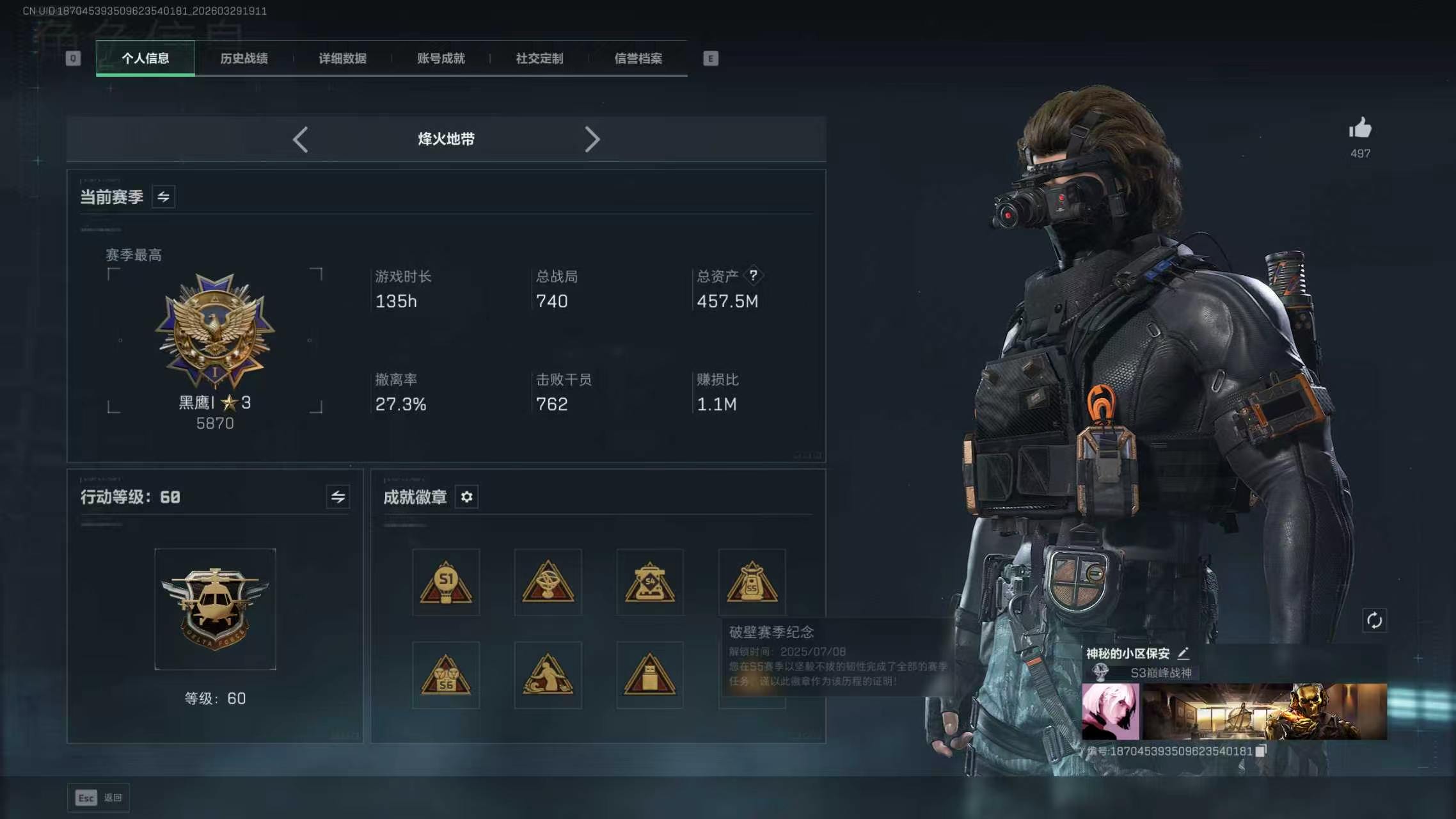This screenshot has height=819, width=1456.
Task: Select the S6 achievement badge
Action: click(446, 675)
